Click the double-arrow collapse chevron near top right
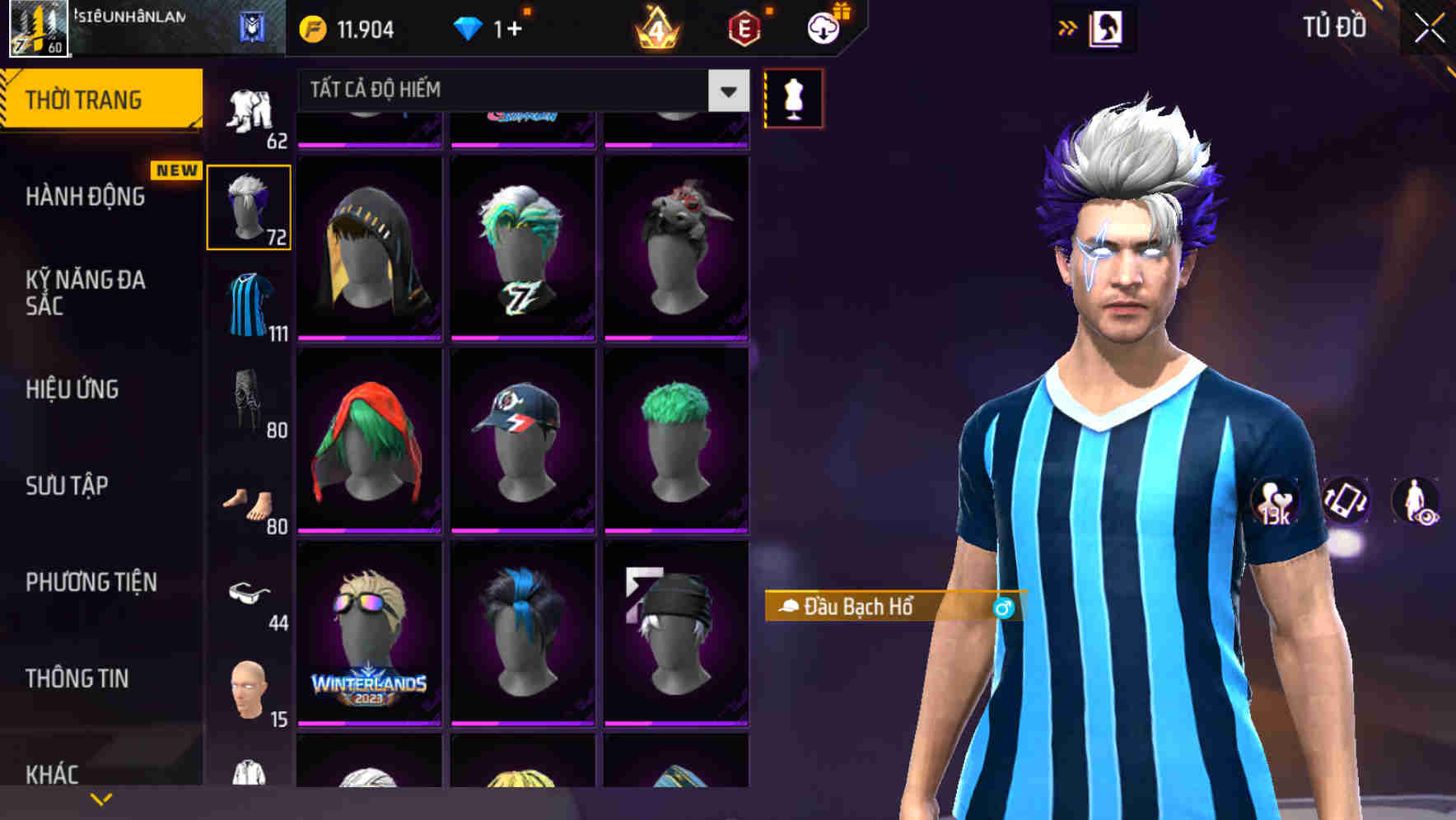Viewport: 1456px width, 820px height. [x=1068, y=27]
